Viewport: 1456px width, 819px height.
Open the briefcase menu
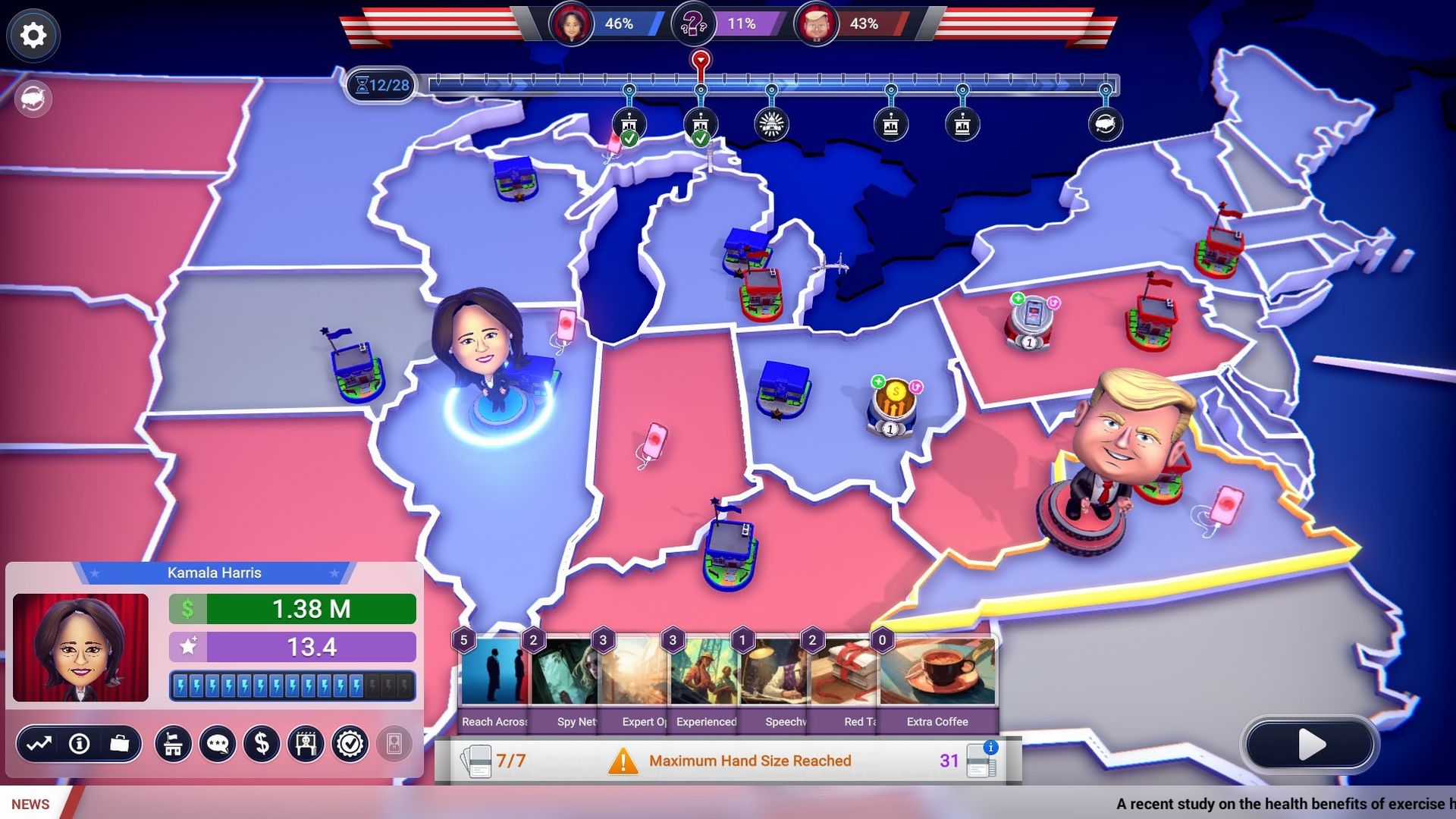[121, 745]
